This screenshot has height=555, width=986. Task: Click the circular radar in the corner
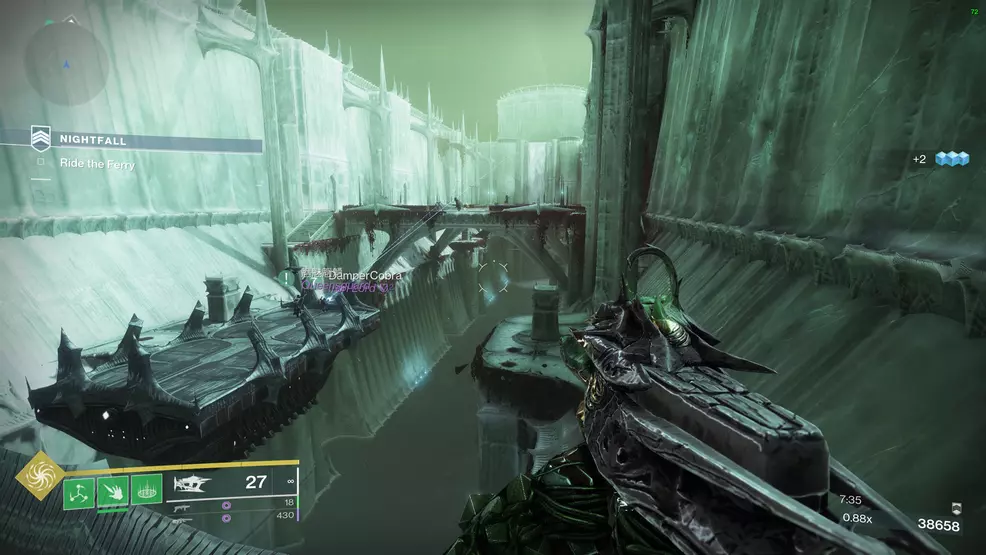66,60
